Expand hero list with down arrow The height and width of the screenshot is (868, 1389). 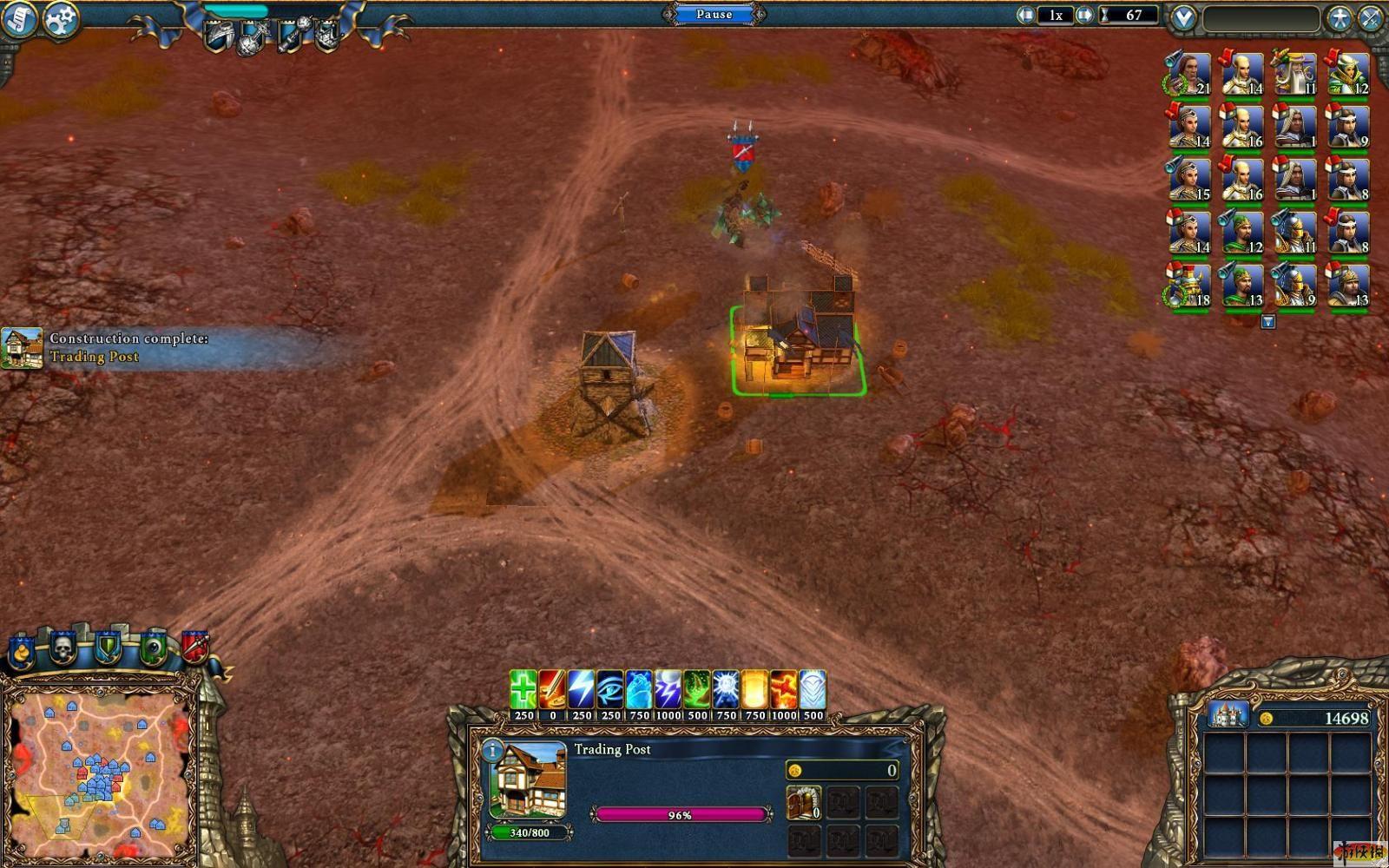[x=1267, y=322]
